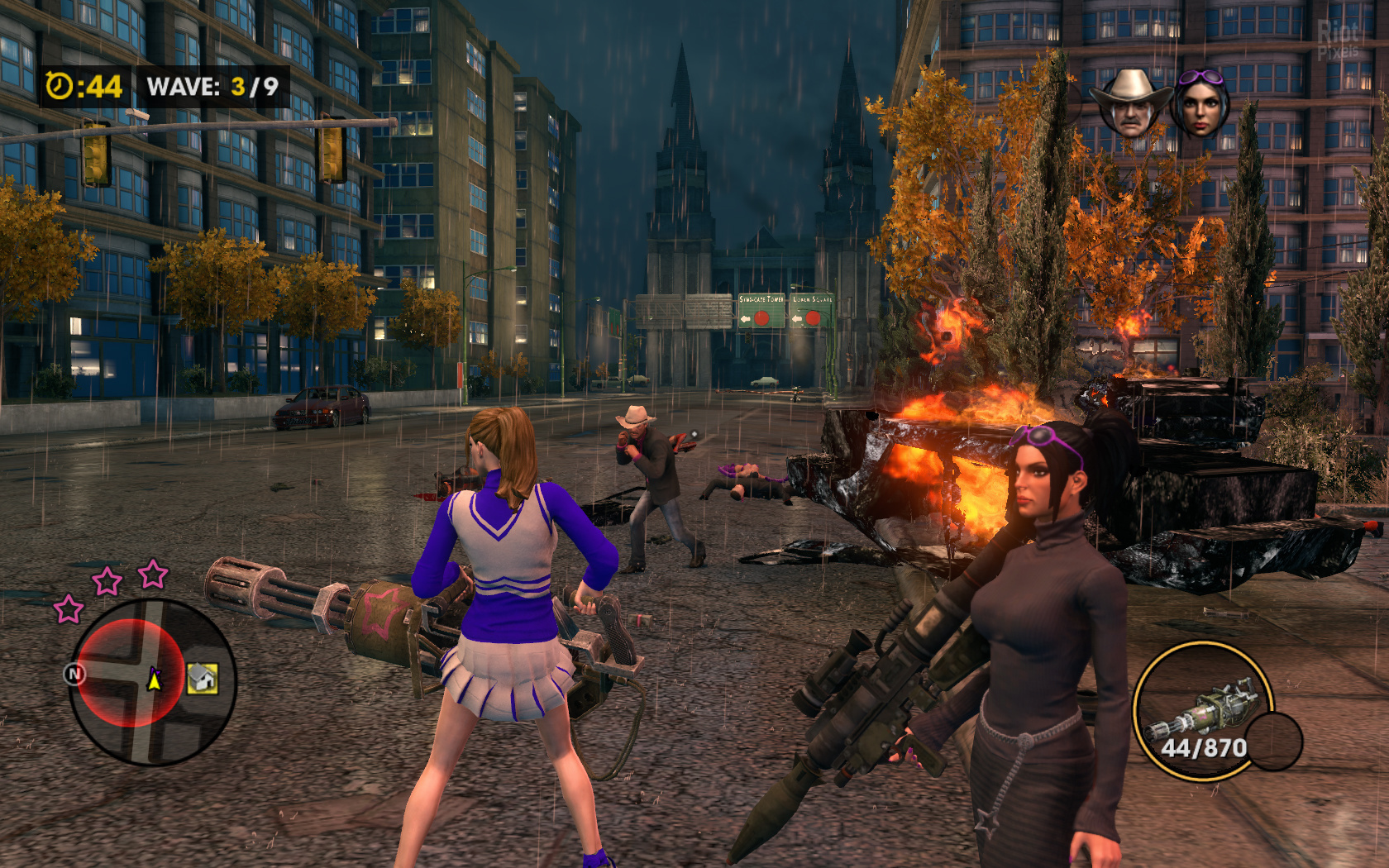This screenshot has height=868, width=1389.
Task: Click the house marker on the minimap
Action: (x=202, y=679)
